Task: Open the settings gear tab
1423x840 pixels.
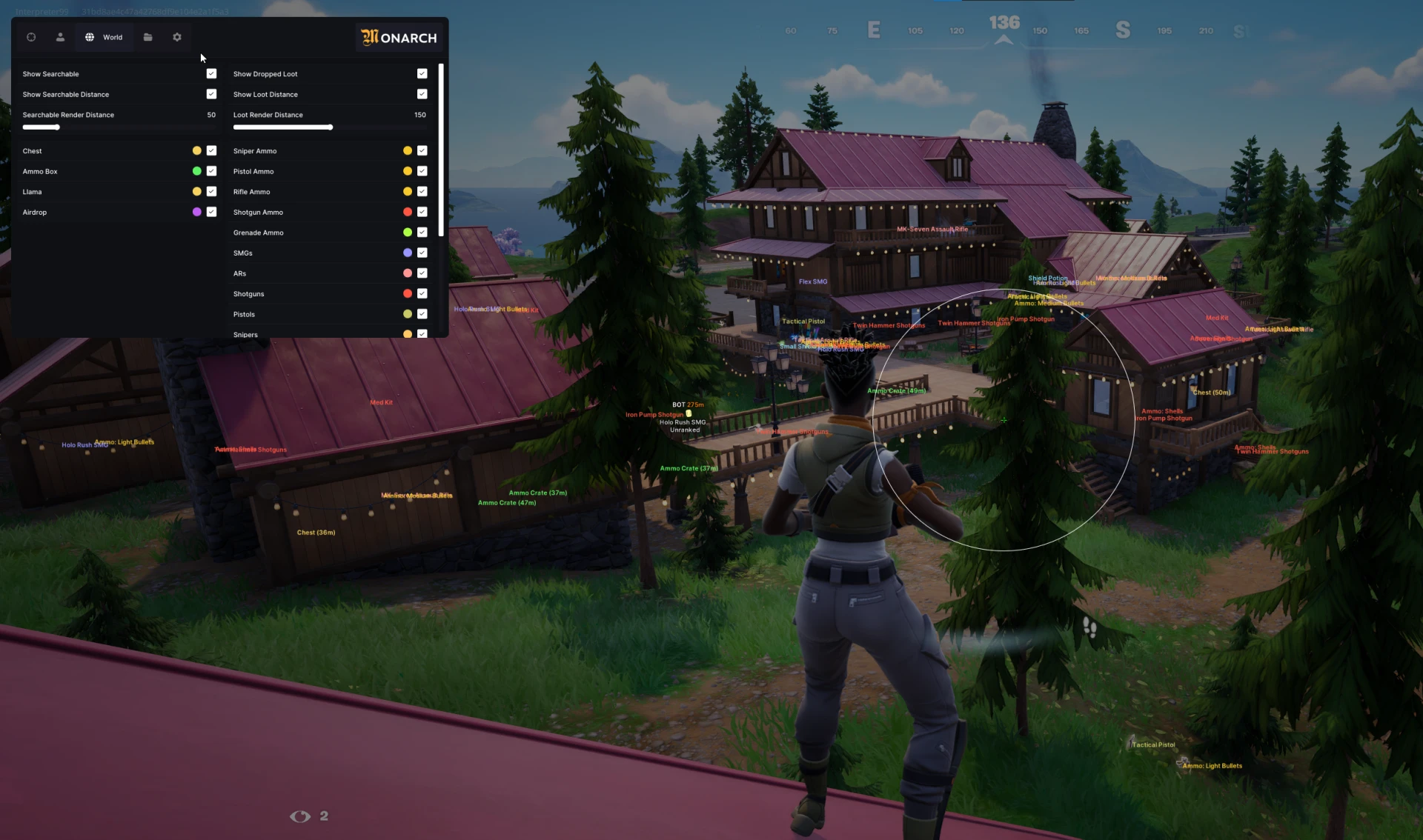Action: (x=177, y=37)
